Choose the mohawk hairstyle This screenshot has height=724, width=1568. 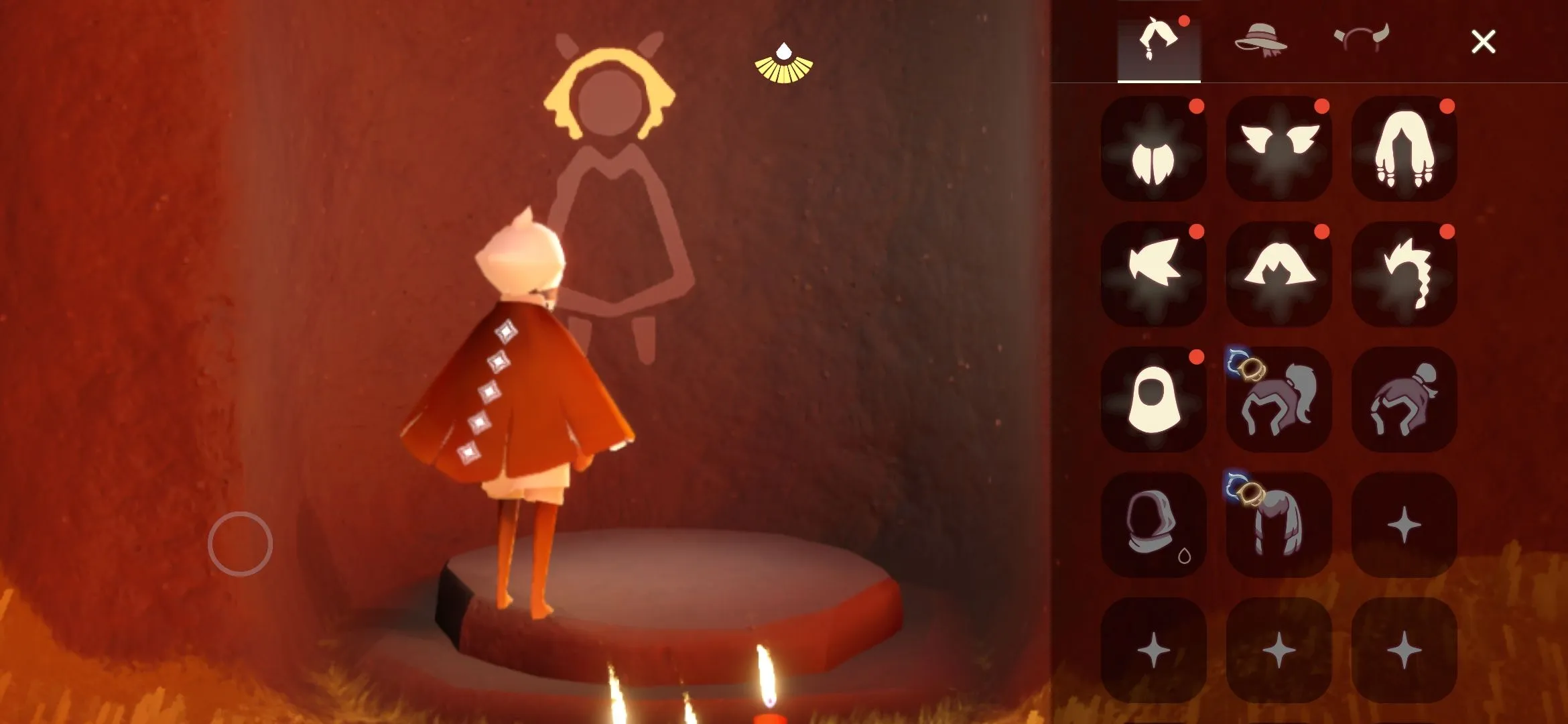click(1404, 268)
